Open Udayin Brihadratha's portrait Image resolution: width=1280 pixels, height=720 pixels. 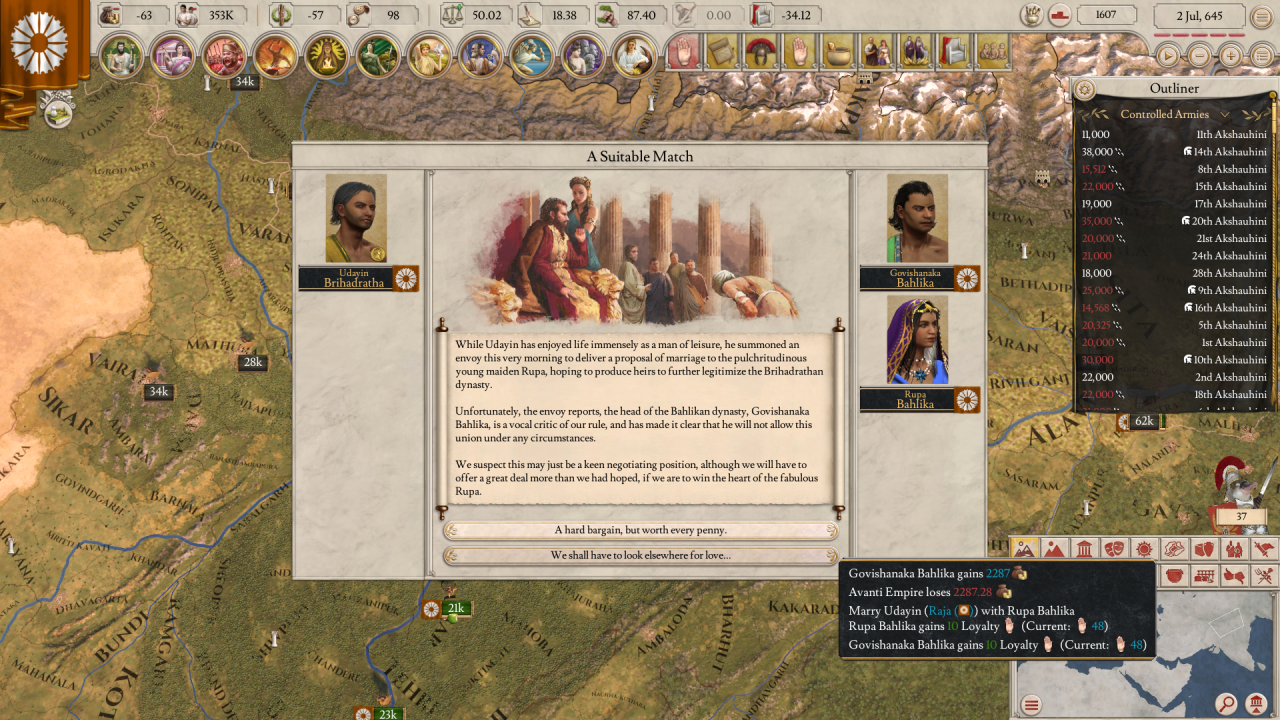coord(356,219)
